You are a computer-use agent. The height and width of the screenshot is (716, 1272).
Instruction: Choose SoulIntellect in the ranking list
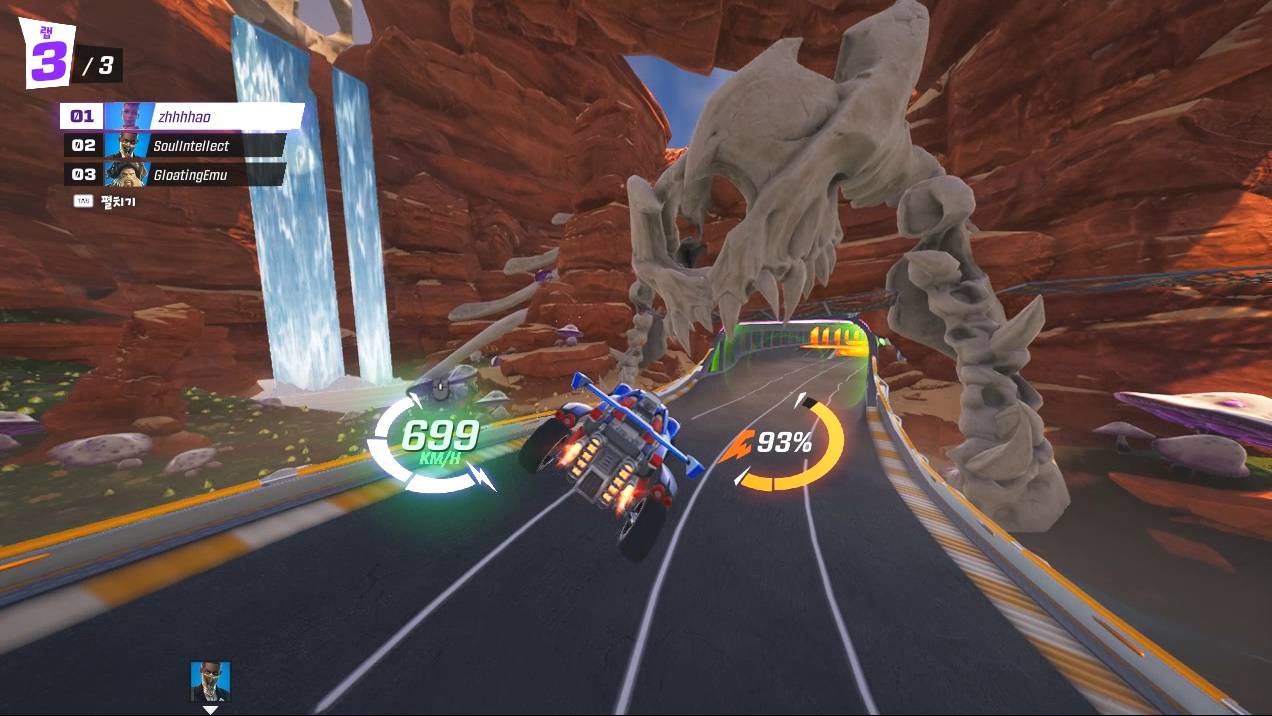tap(175, 146)
